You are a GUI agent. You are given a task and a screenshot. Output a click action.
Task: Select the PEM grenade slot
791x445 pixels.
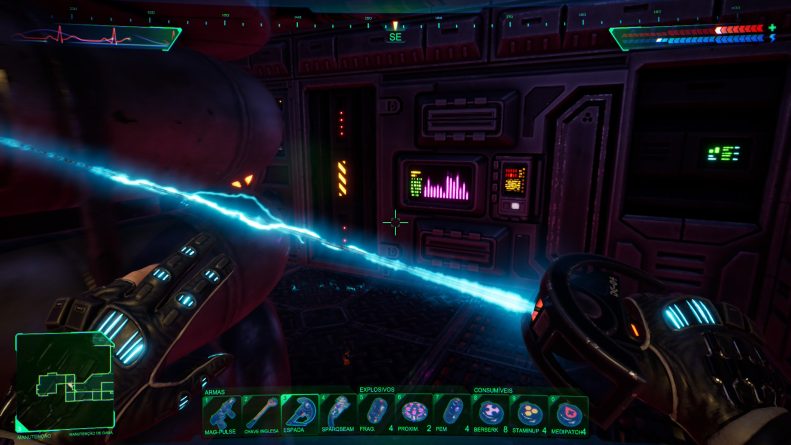(x=453, y=412)
